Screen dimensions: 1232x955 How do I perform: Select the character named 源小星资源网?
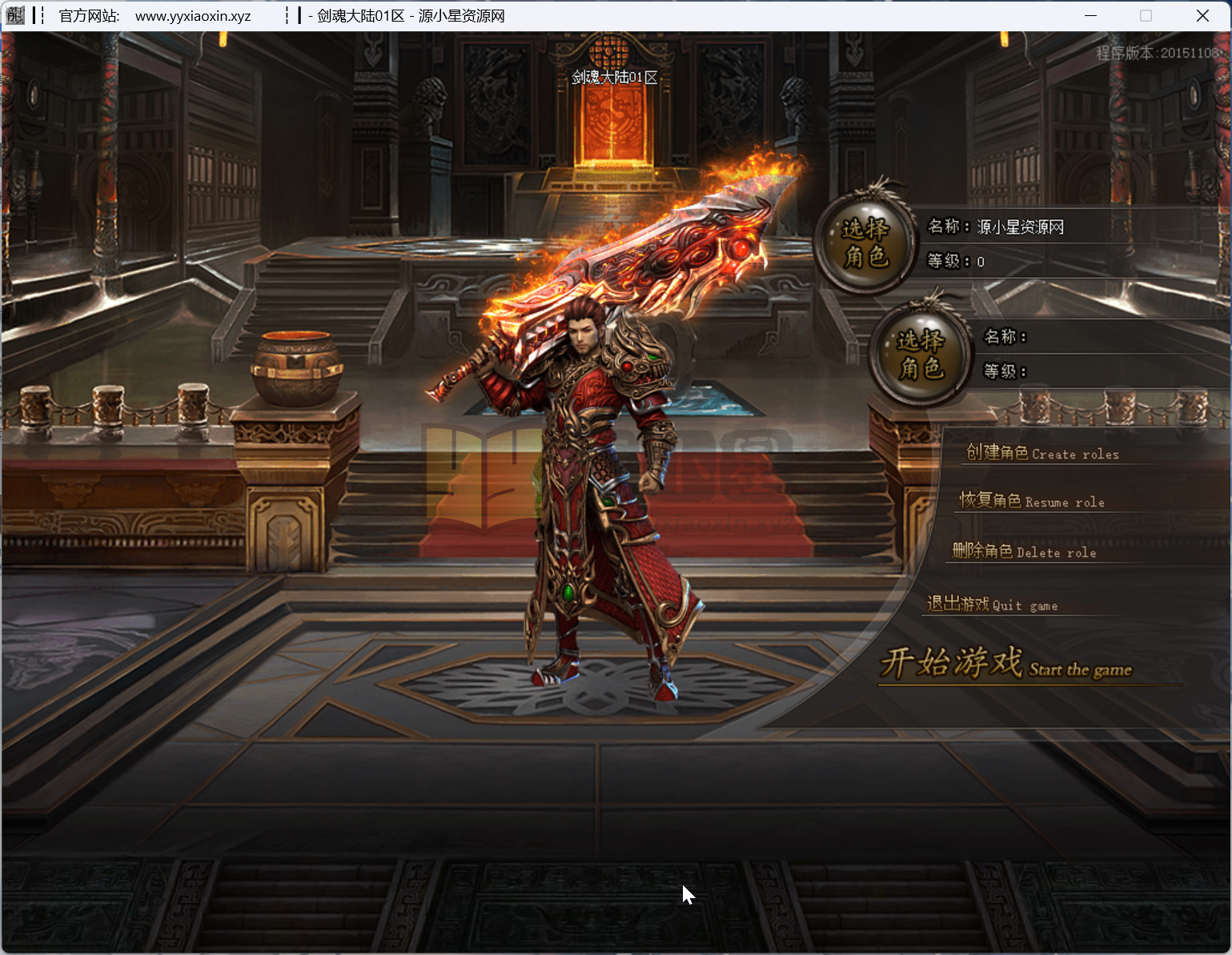point(865,242)
